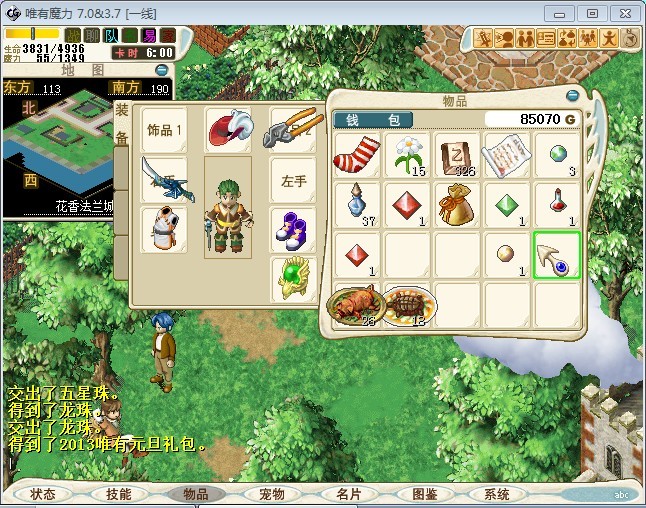
Task: Choose the turtle dish stack
Action: click(x=410, y=304)
